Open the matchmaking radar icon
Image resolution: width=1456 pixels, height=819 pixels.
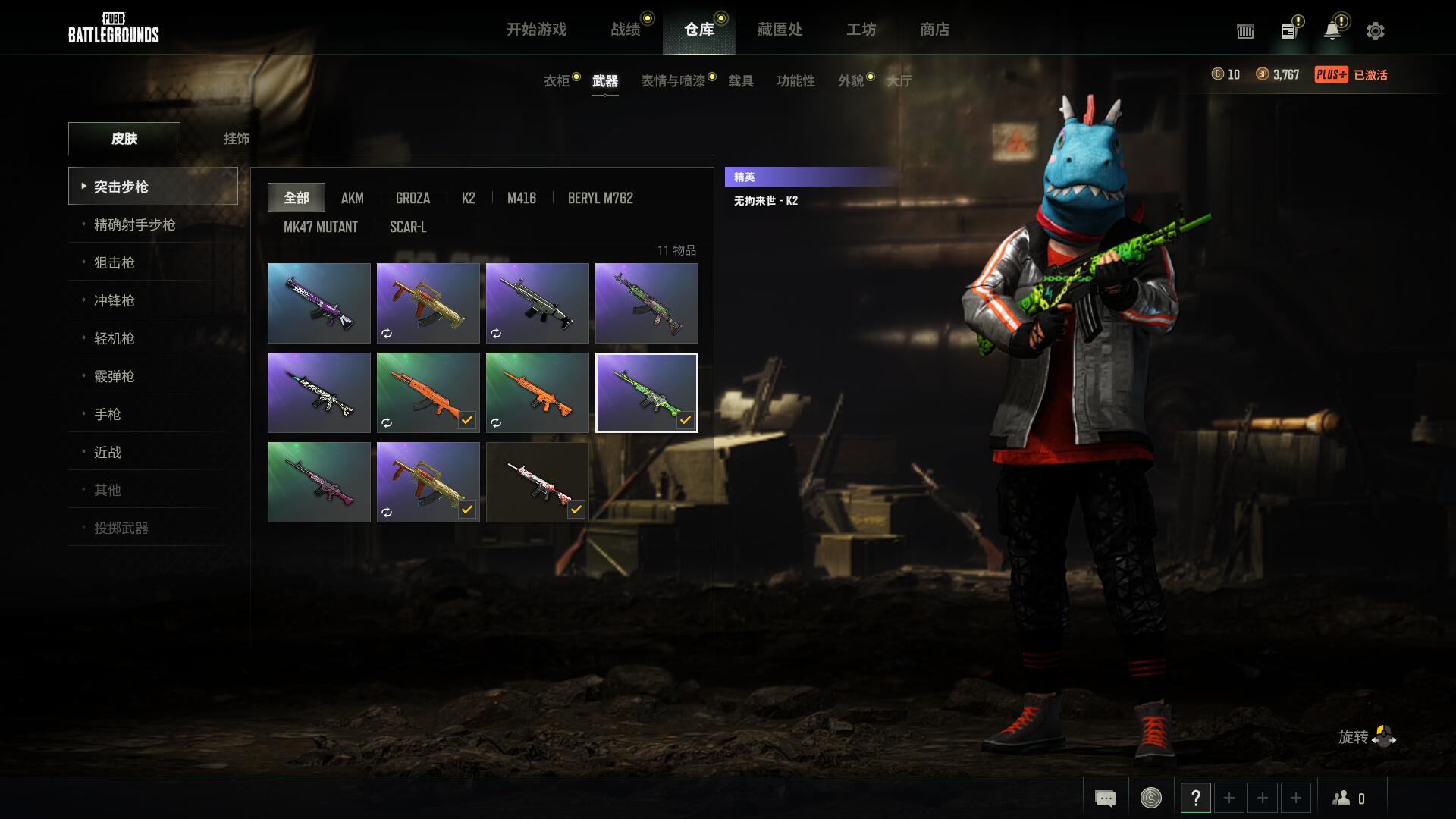coord(1150,798)
